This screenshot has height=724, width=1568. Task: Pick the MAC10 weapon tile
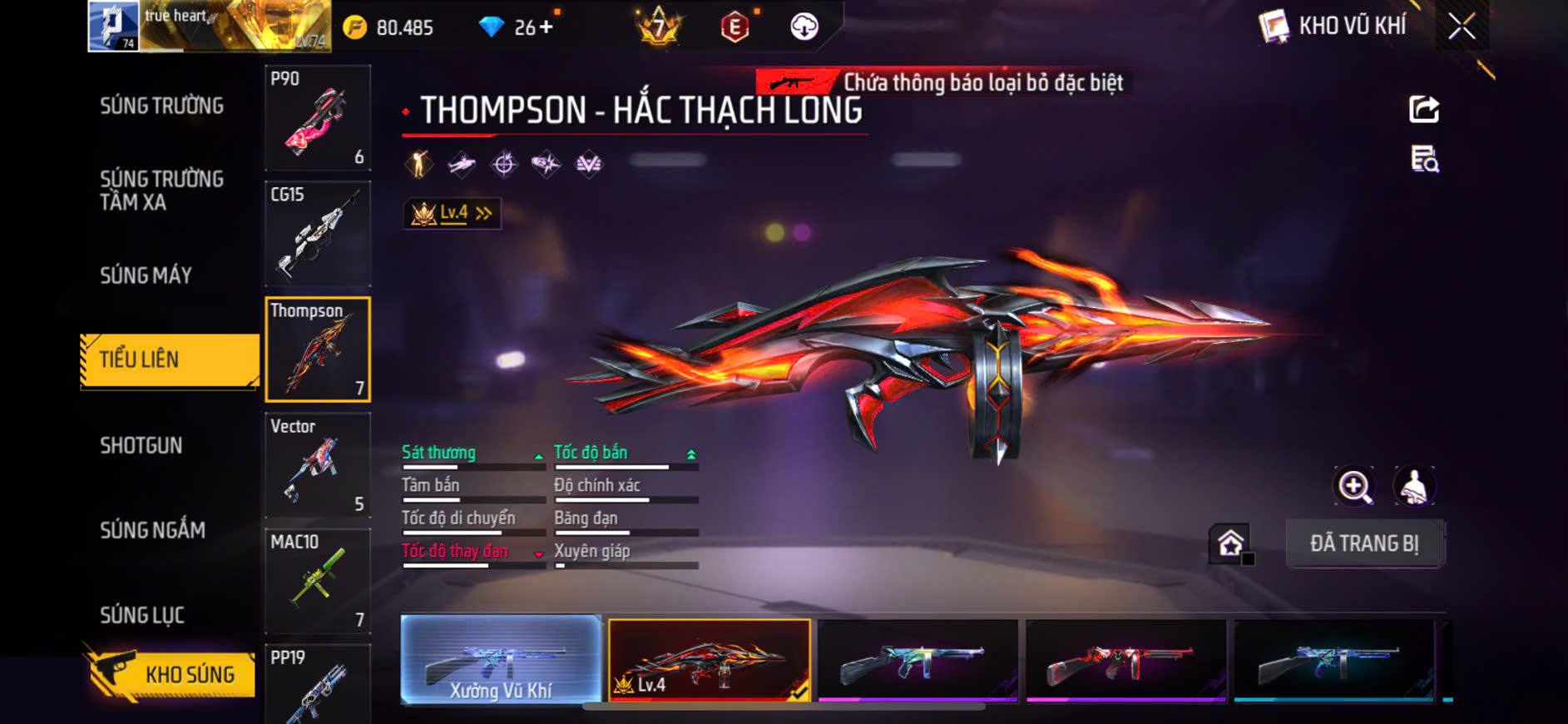click(318, 581)
